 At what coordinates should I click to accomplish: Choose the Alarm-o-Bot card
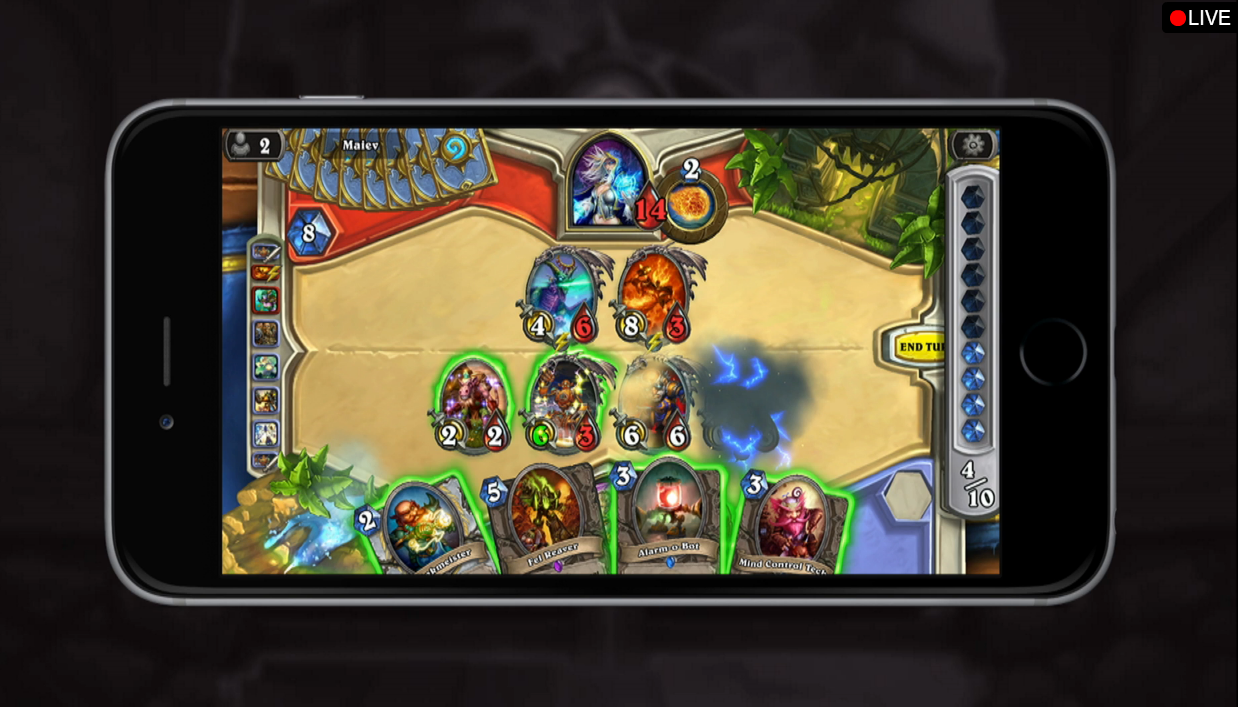[x=666, y=514]
